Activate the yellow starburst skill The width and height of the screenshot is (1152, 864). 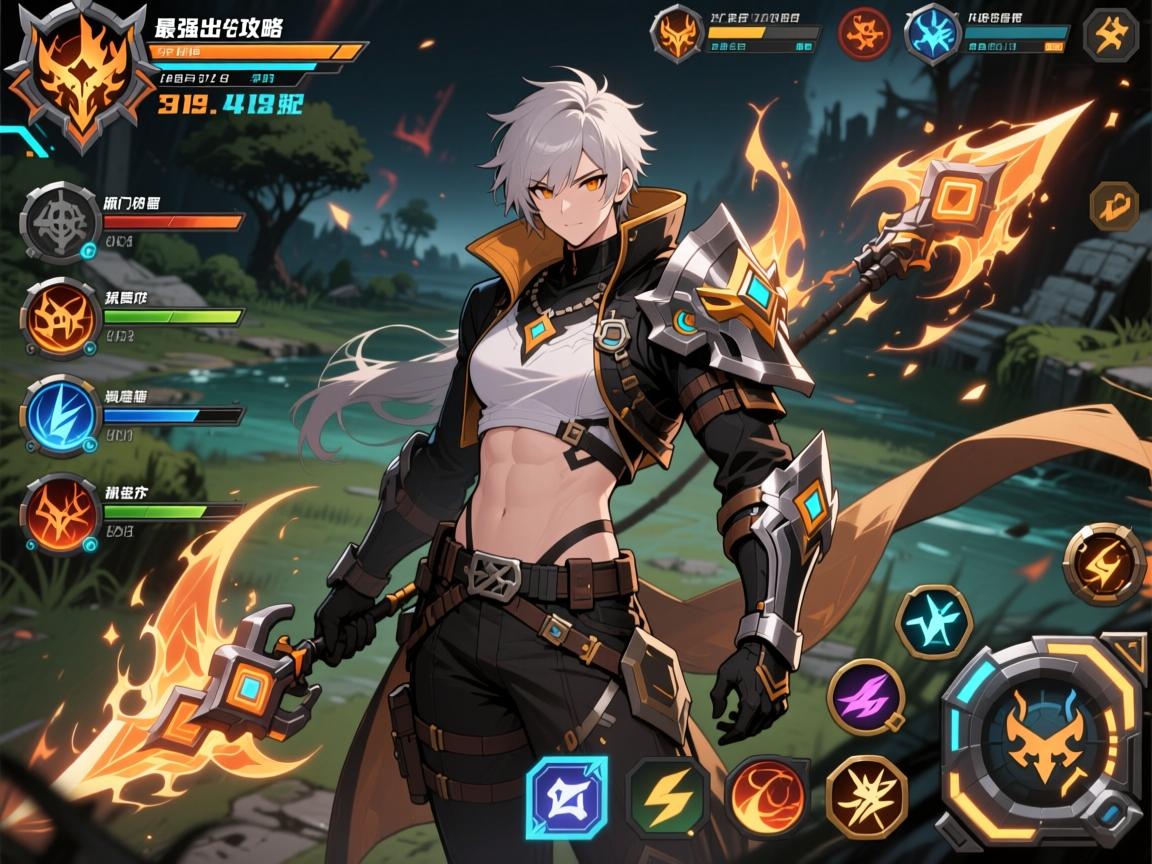866,794
